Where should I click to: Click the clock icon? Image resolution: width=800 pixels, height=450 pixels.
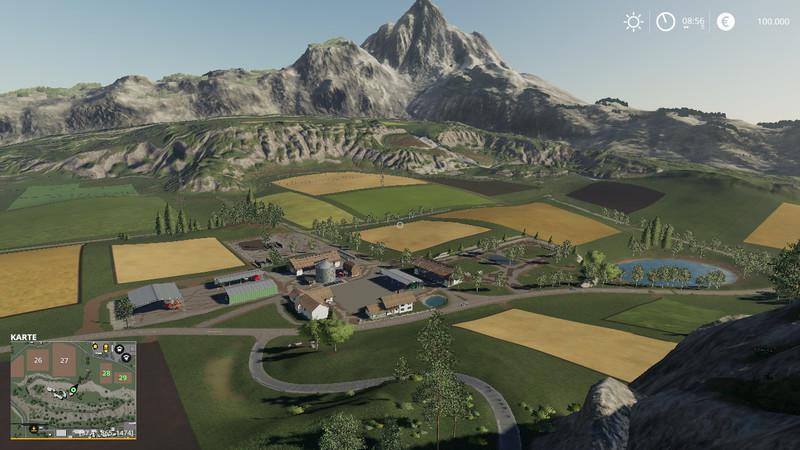pyautogui.click(x=665, y=21)
